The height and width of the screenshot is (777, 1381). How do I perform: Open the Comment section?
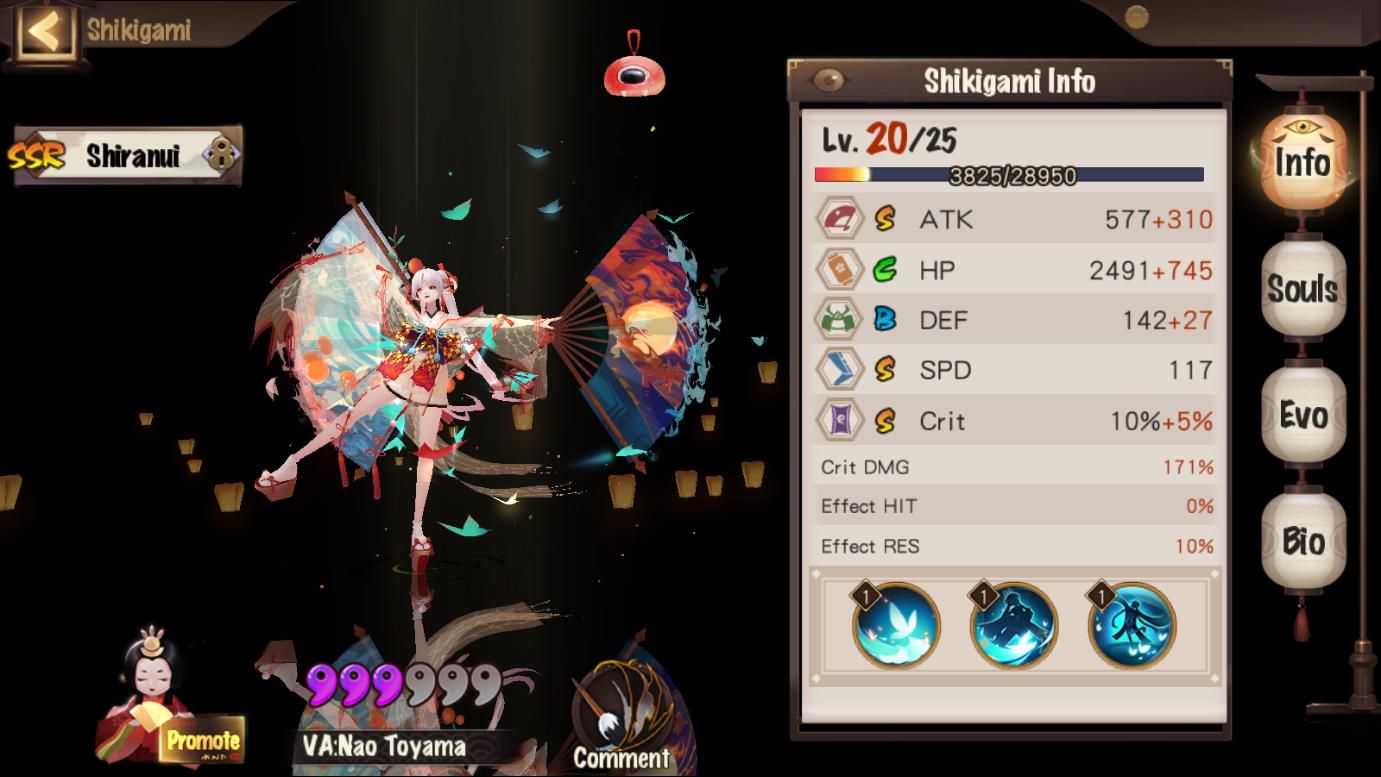click(x=620, y=722)
